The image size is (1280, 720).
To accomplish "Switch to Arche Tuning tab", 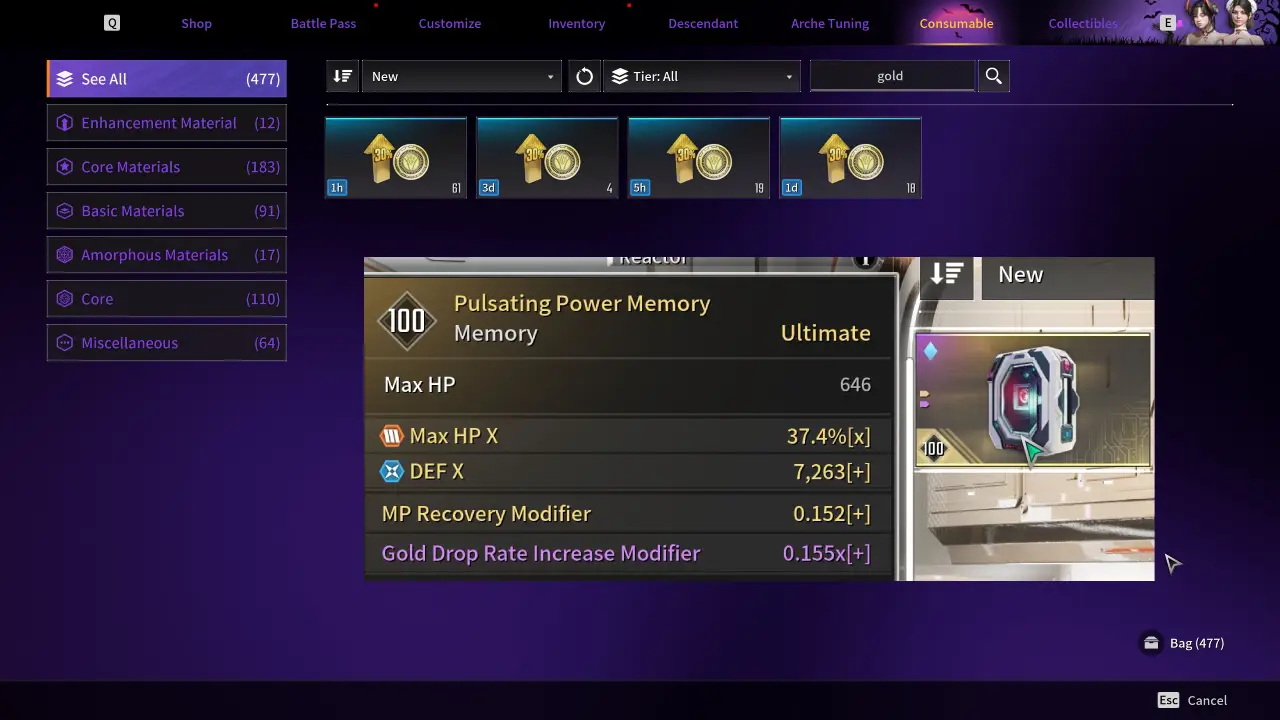I will click(x=830, y=23).
